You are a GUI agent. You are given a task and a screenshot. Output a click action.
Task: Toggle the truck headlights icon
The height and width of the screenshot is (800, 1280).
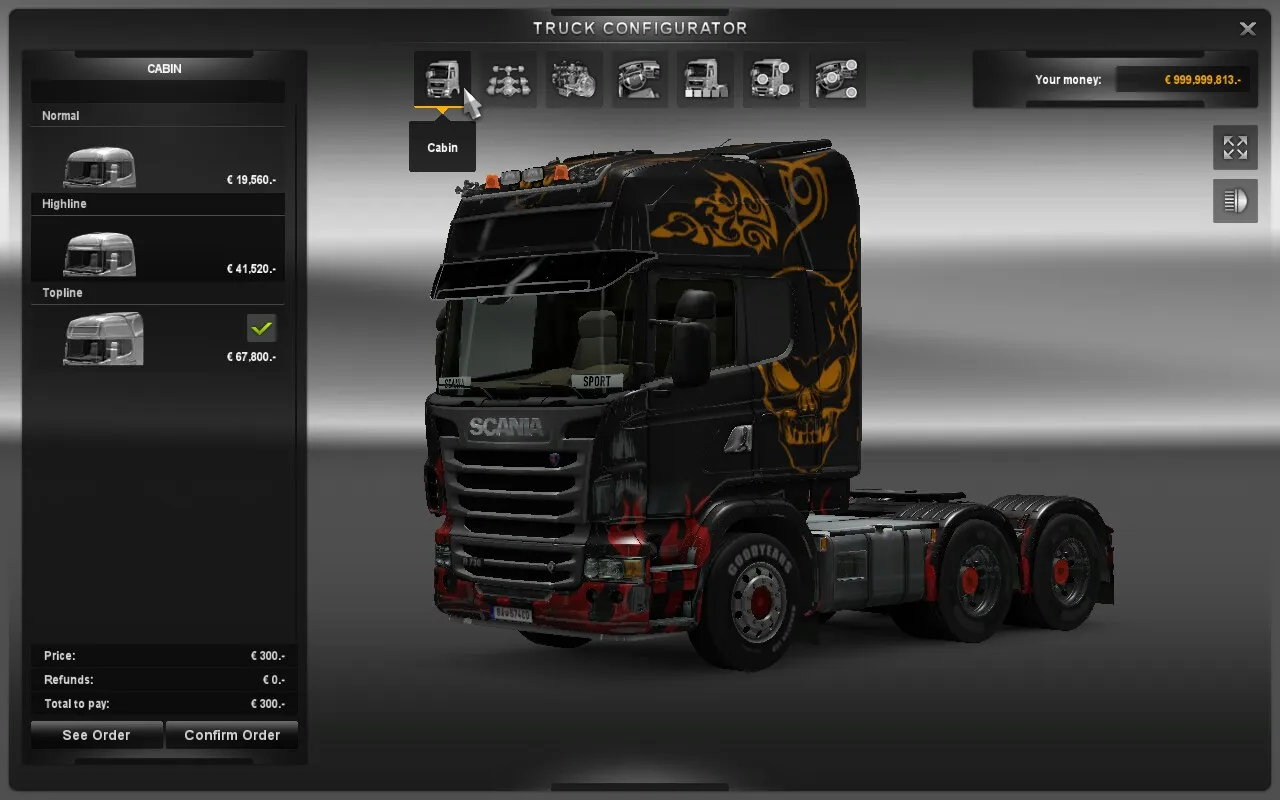pyautogui.click(x=1235, y=201)
